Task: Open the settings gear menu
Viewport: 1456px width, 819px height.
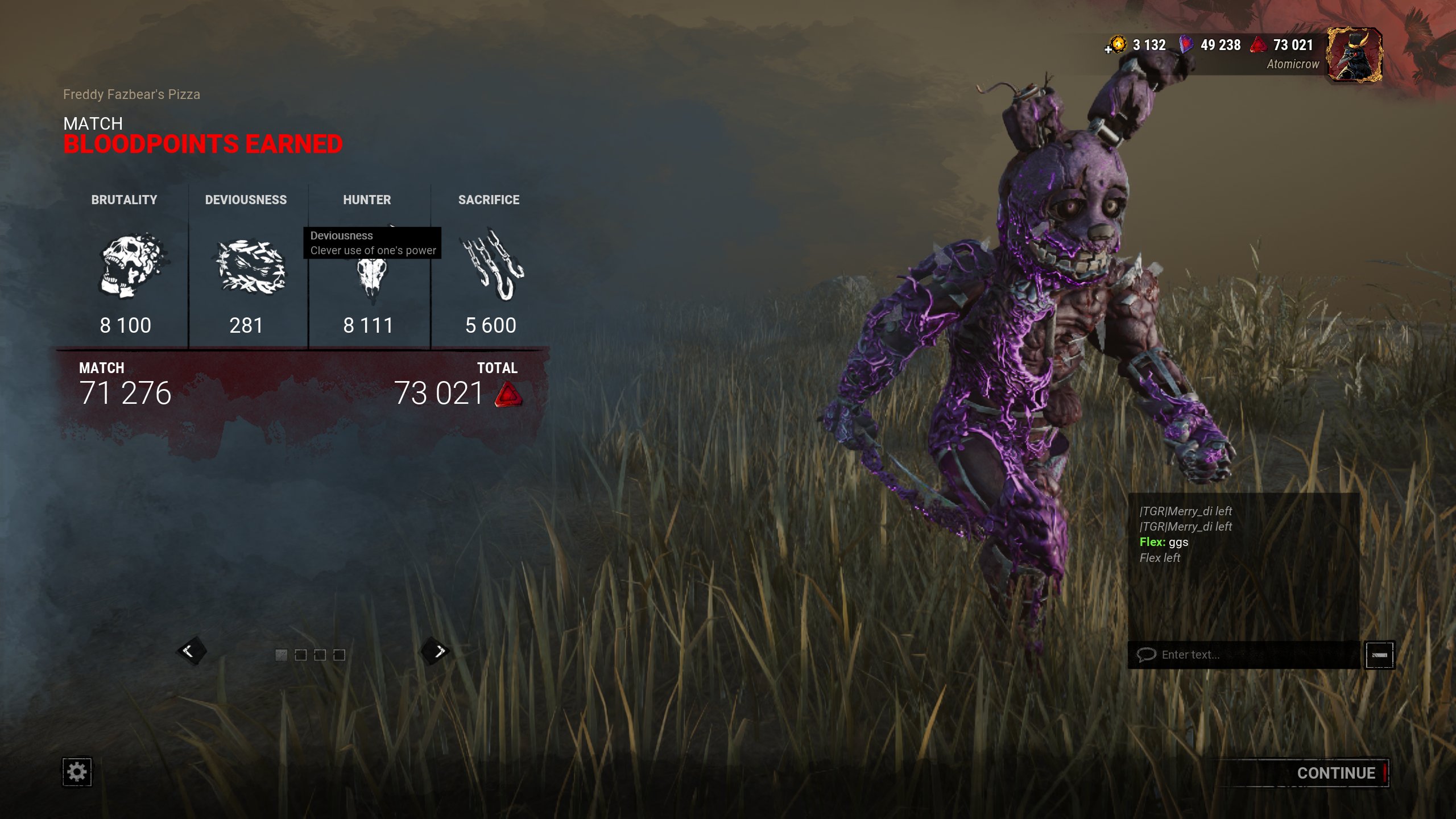Action: (x=78, y=772)
